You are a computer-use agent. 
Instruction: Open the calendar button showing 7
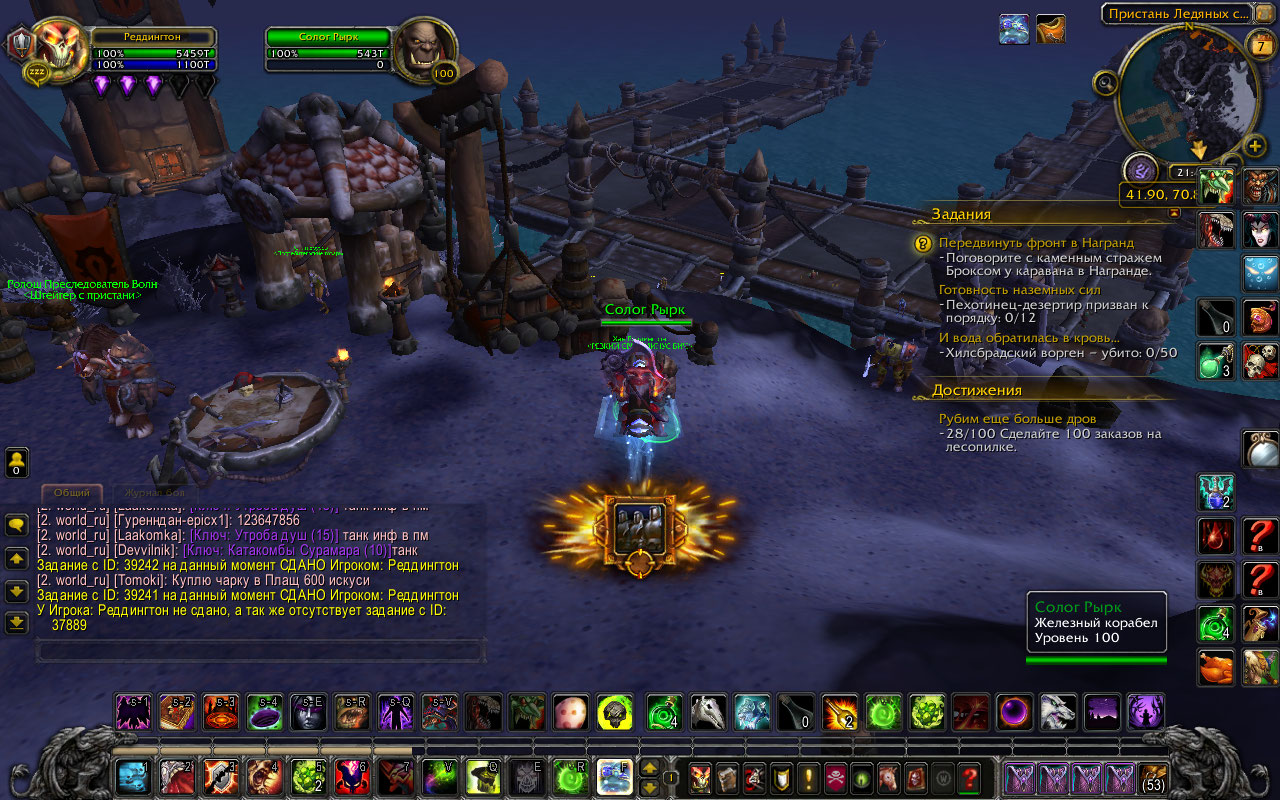click(1259, 44)
